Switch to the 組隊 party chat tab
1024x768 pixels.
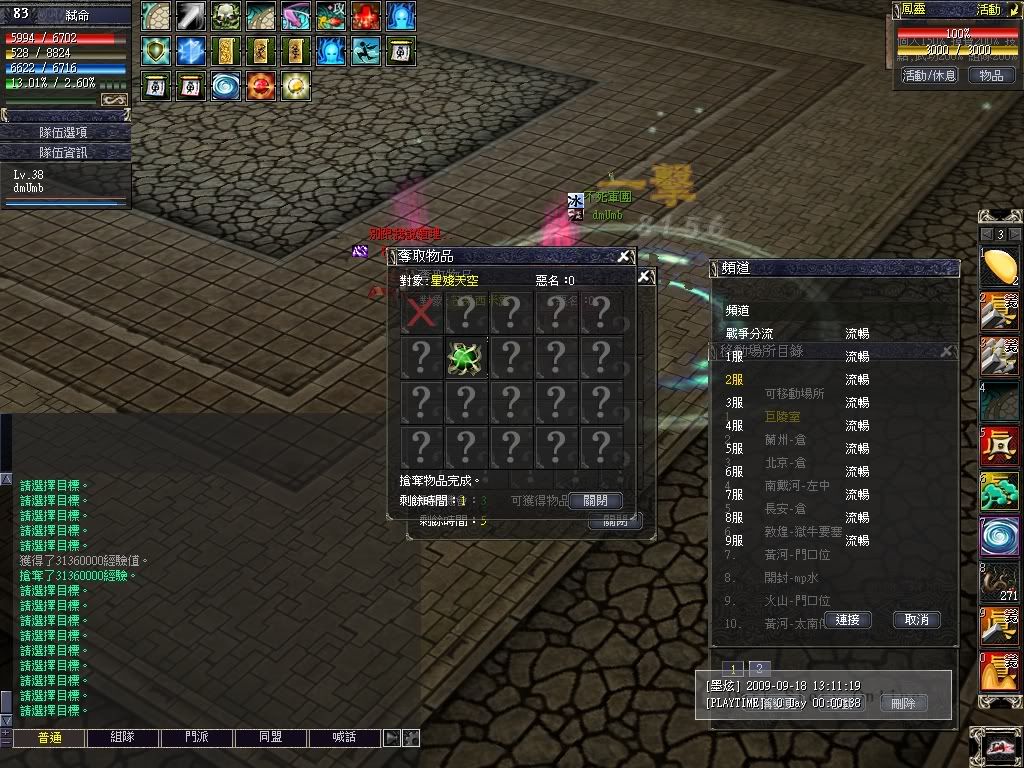point(122,738)
